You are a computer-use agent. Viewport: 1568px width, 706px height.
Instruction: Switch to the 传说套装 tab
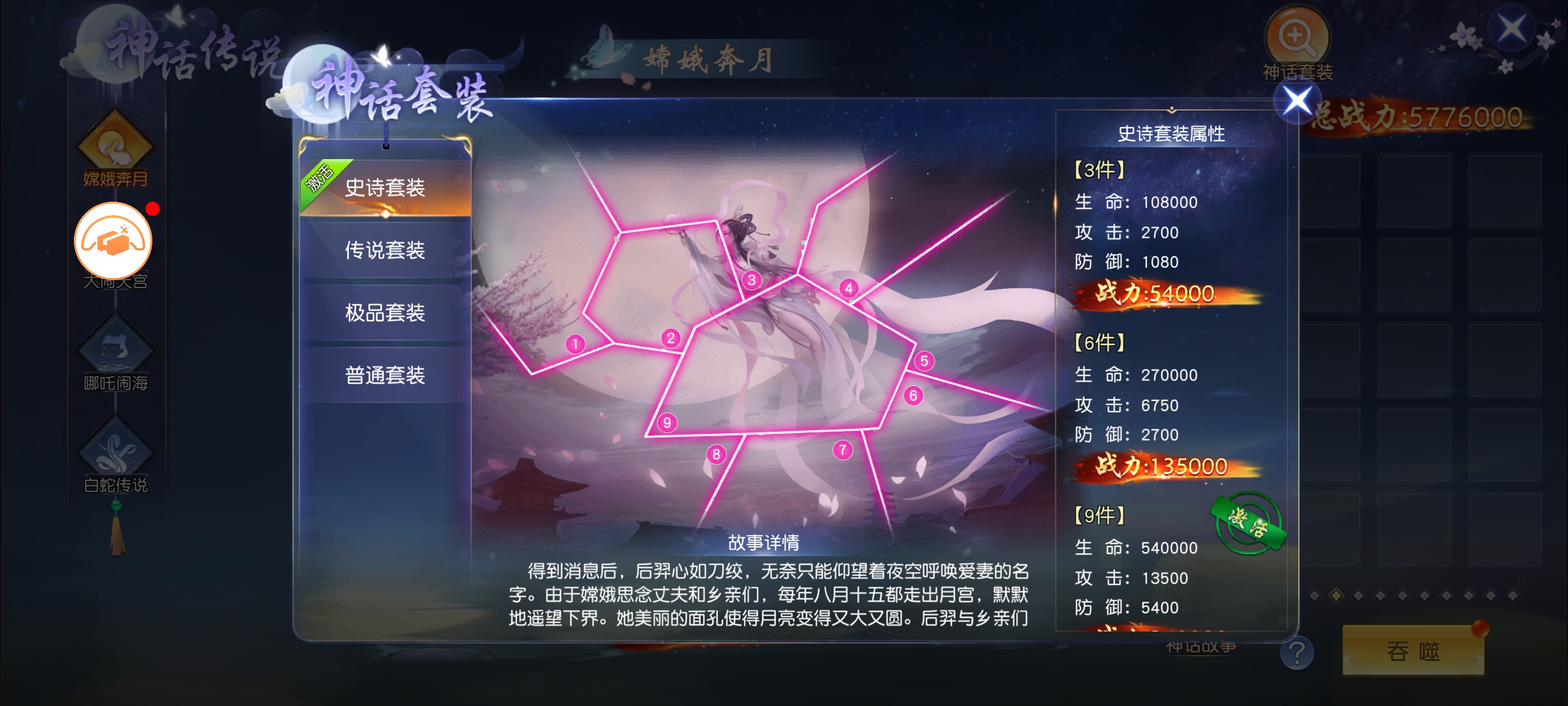[385, 250]
